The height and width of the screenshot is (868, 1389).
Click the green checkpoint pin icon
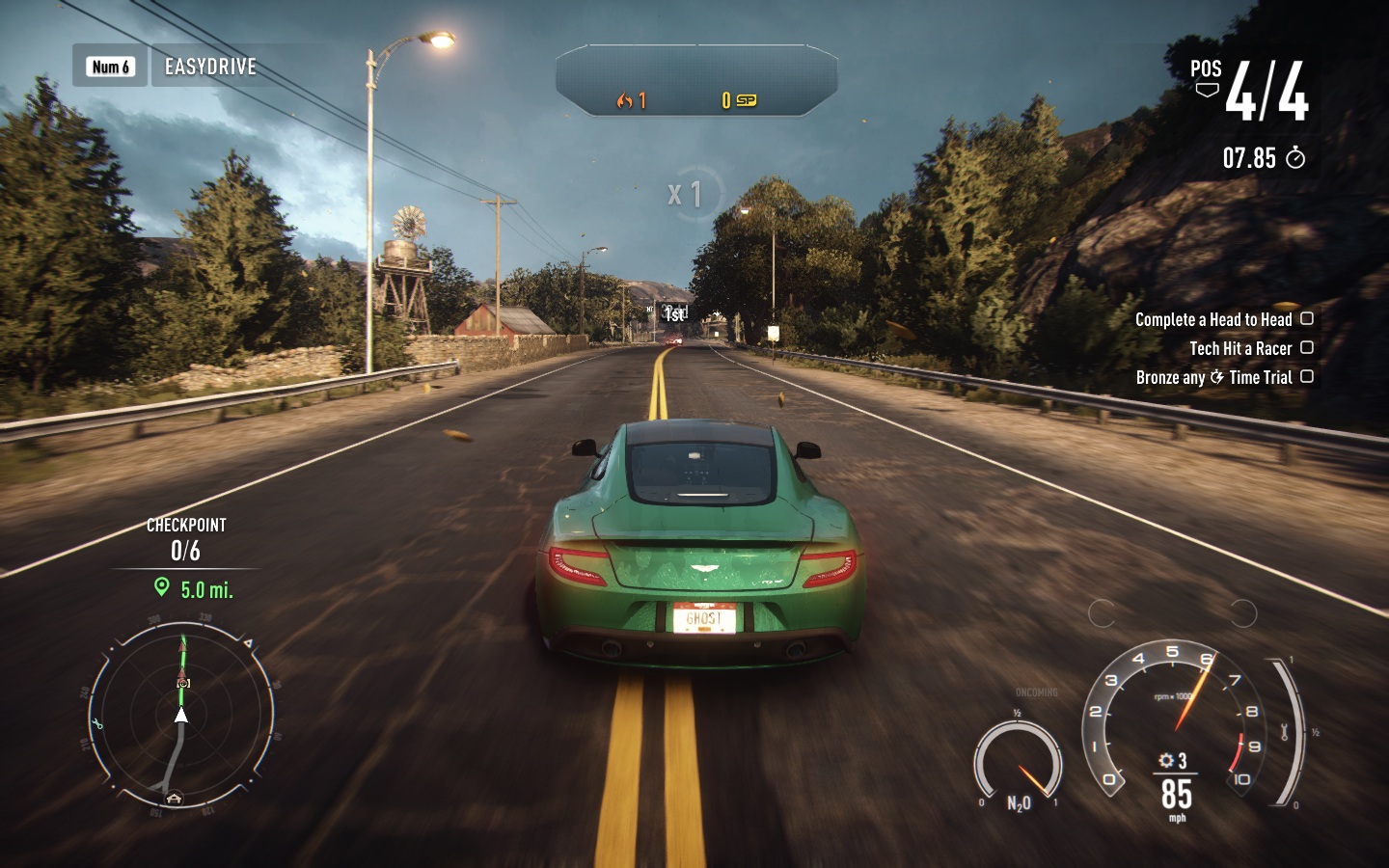[x=162, y=587]
